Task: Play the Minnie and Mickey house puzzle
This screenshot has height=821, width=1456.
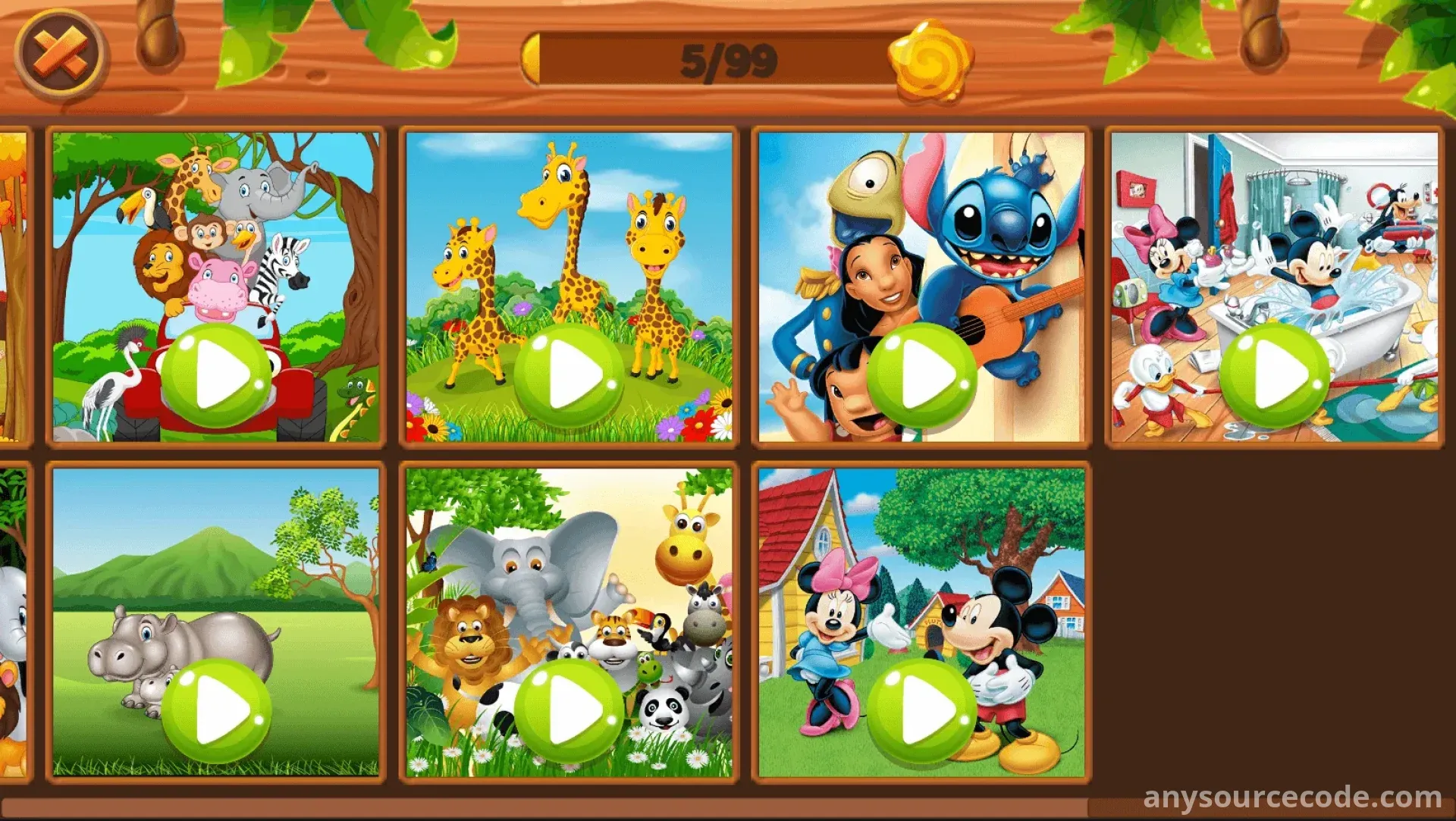Action: coord(922,711)
